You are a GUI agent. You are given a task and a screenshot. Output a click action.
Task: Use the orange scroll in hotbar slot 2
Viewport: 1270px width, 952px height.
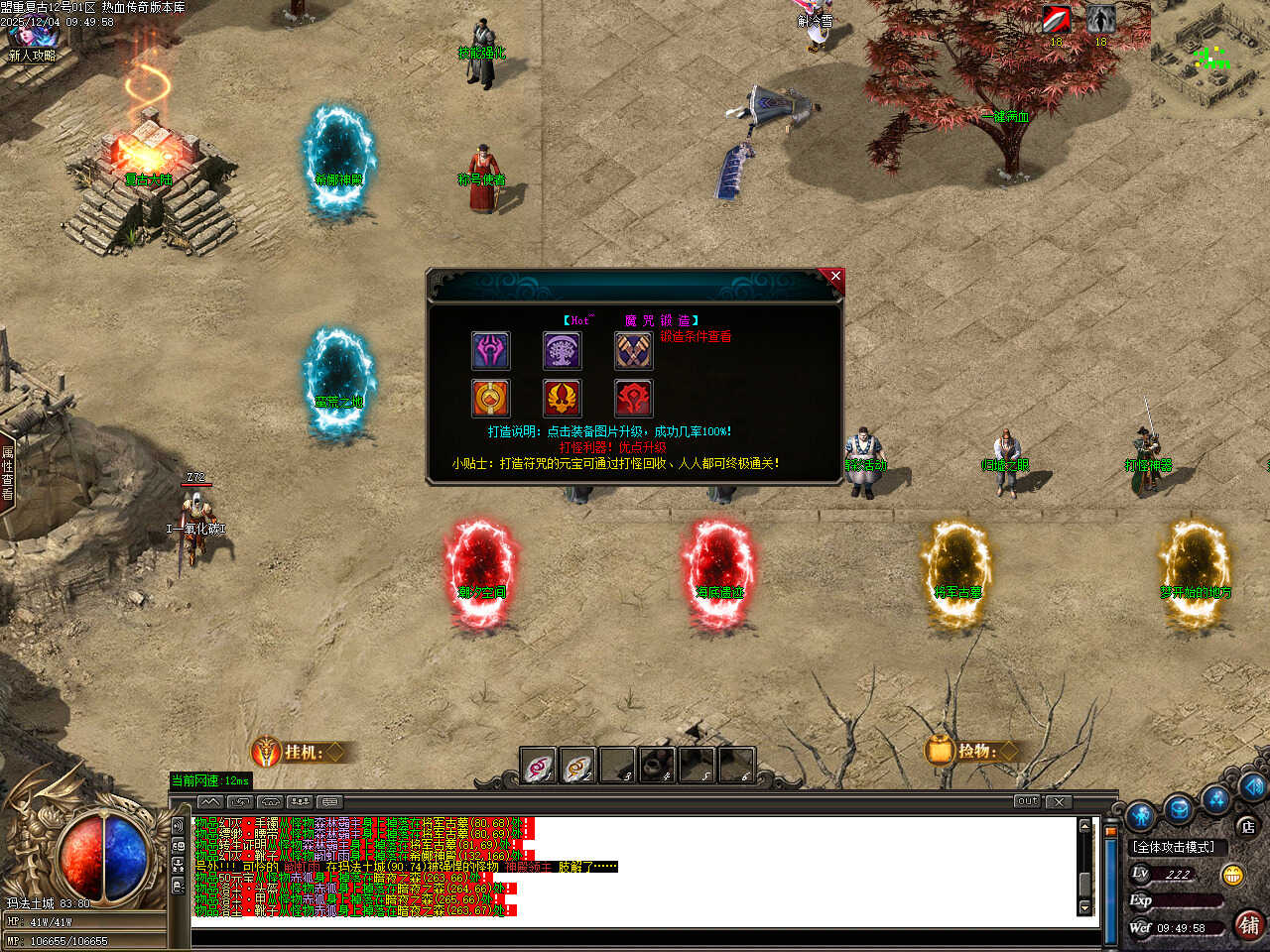click(577, 766)
